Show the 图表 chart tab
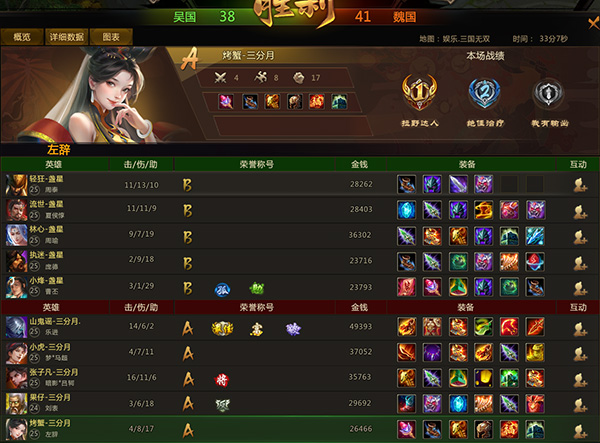The image size is (600, 443). coord(111,37)
